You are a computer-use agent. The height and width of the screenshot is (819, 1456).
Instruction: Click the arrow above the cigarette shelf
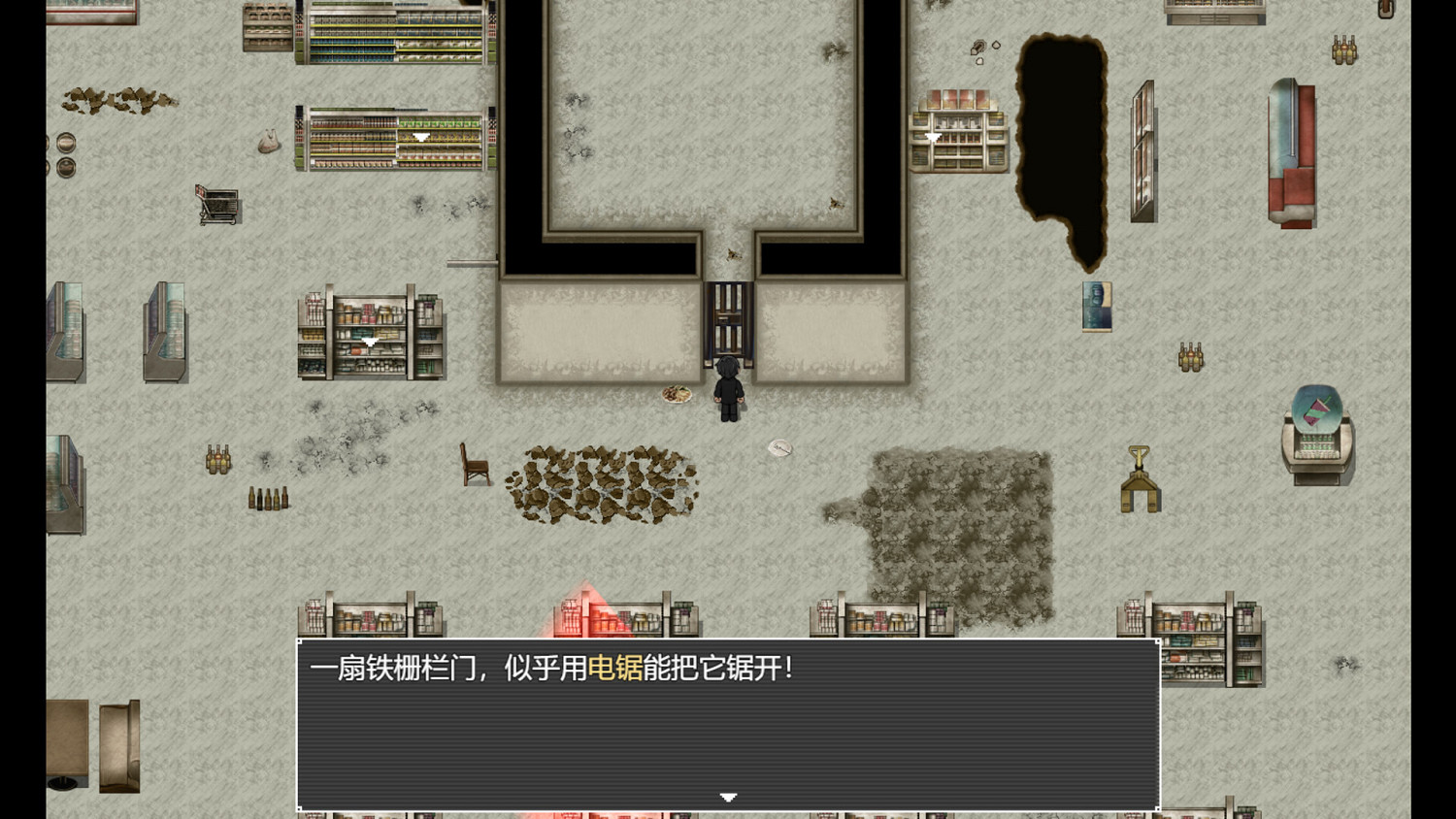(932, 138)
